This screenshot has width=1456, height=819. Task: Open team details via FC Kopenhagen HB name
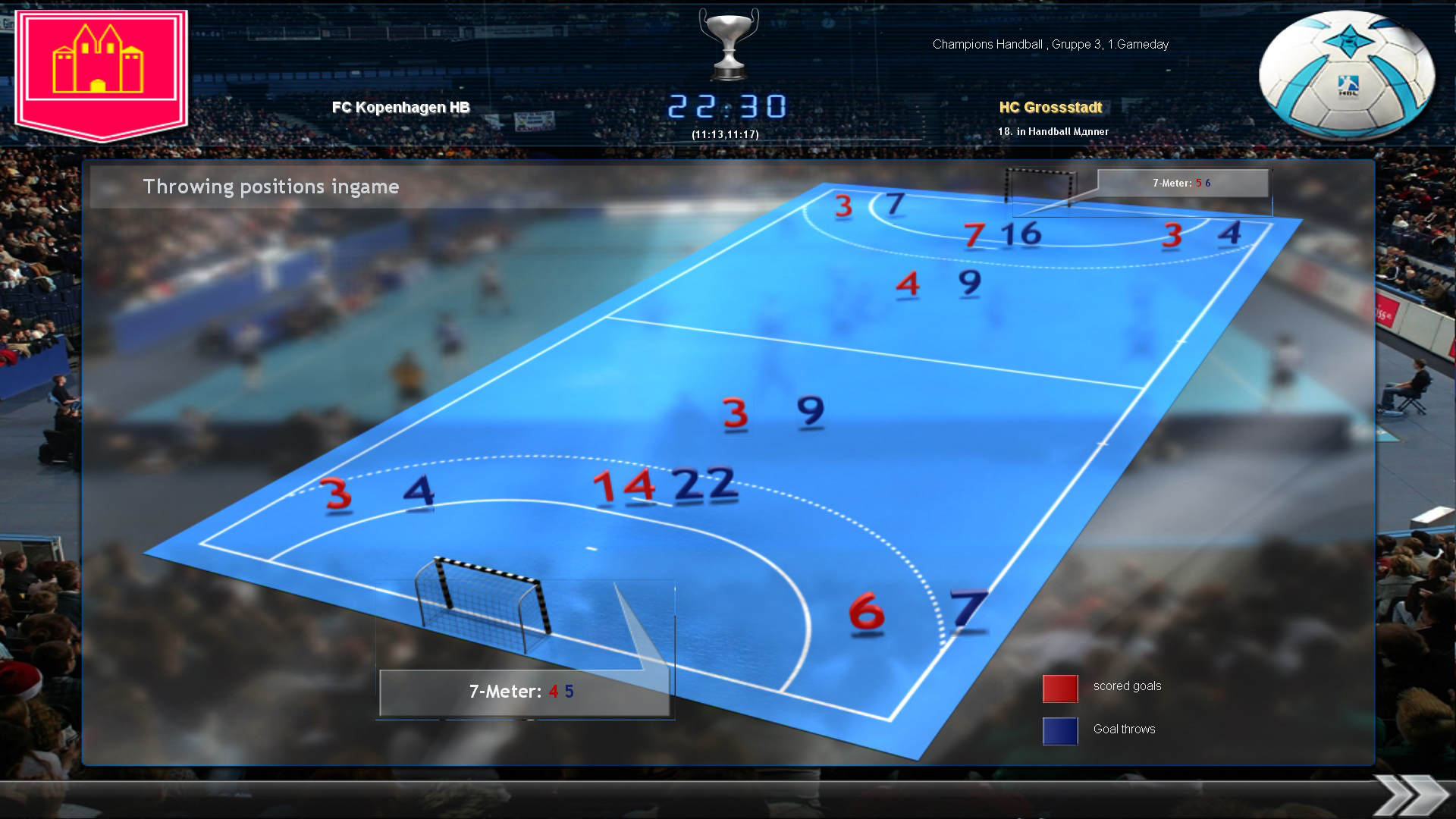pos(400,108)
